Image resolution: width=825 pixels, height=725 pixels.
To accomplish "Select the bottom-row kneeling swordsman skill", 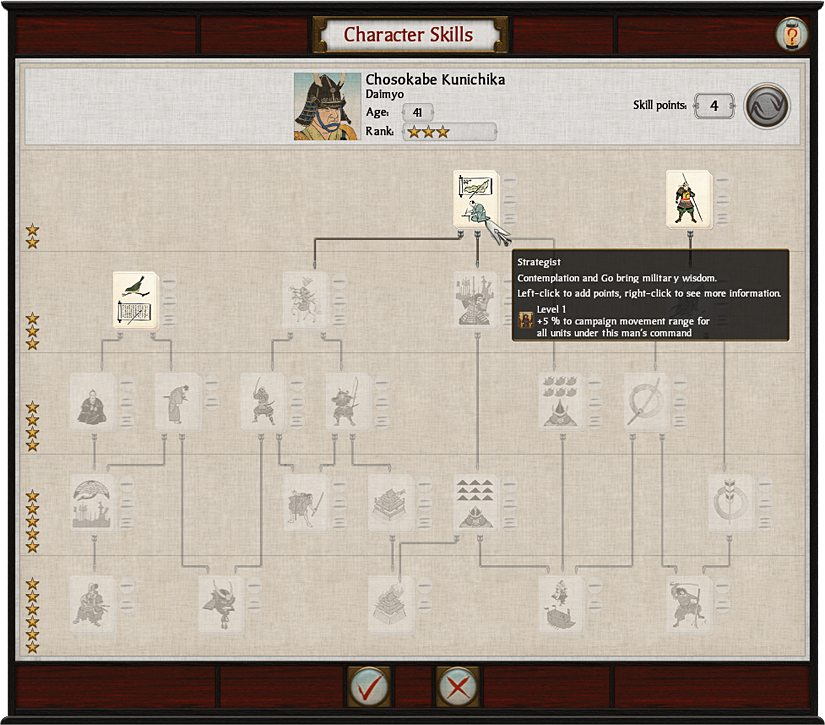I will pyautogui.click(x=93, y=603).
